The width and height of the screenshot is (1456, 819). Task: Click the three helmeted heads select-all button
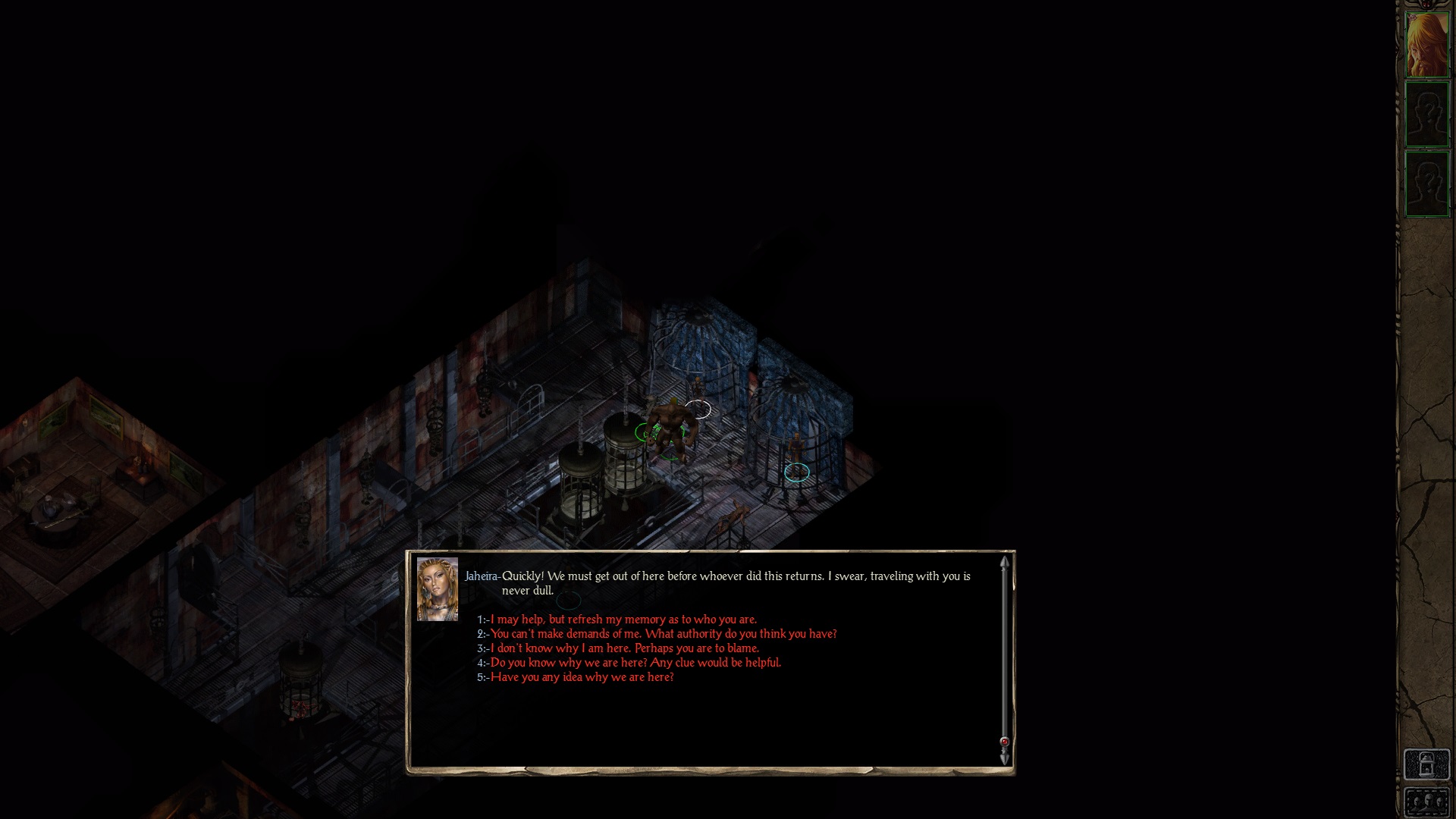coord(1426,803)
